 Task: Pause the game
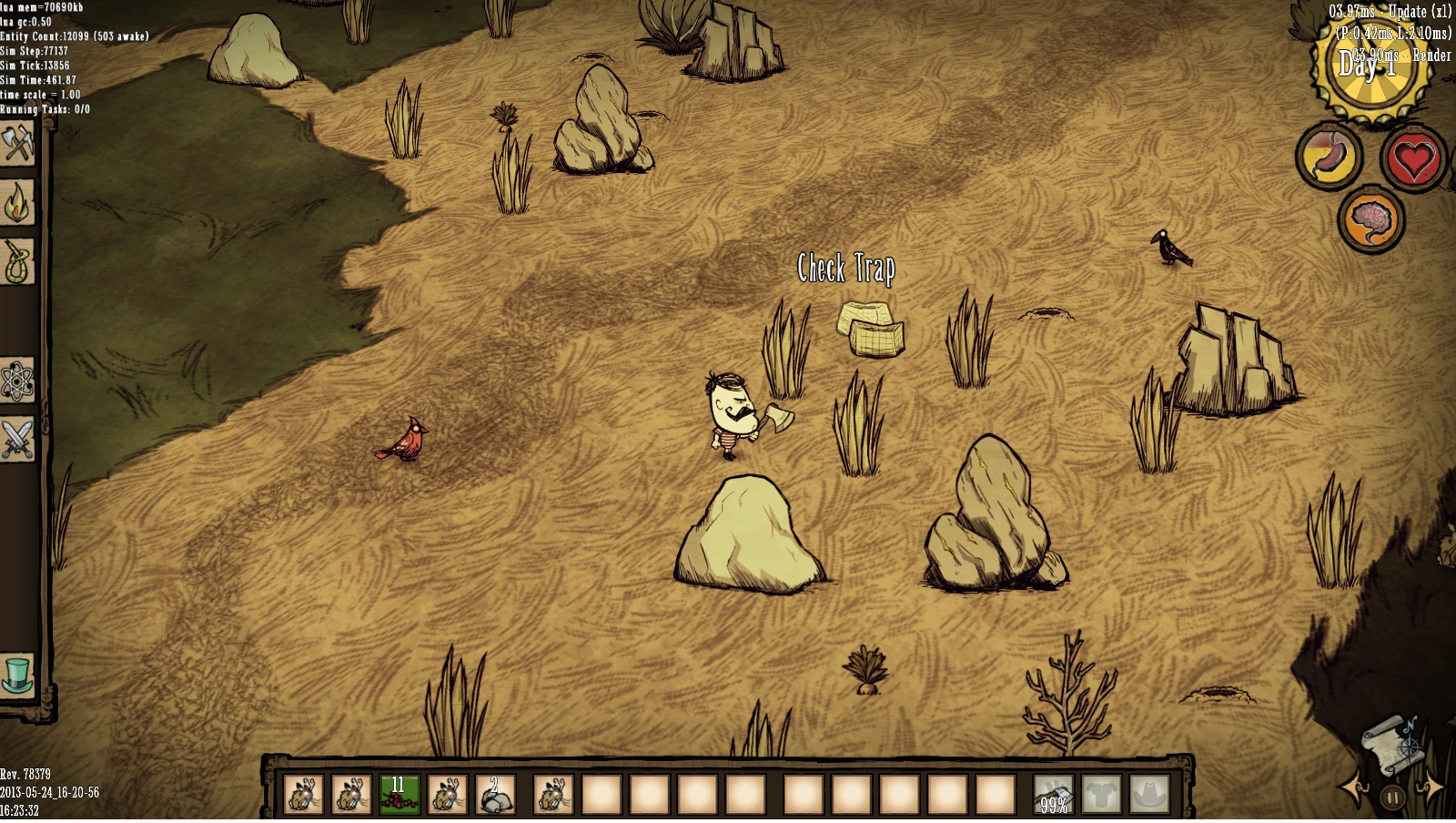tap(1392, 798)
